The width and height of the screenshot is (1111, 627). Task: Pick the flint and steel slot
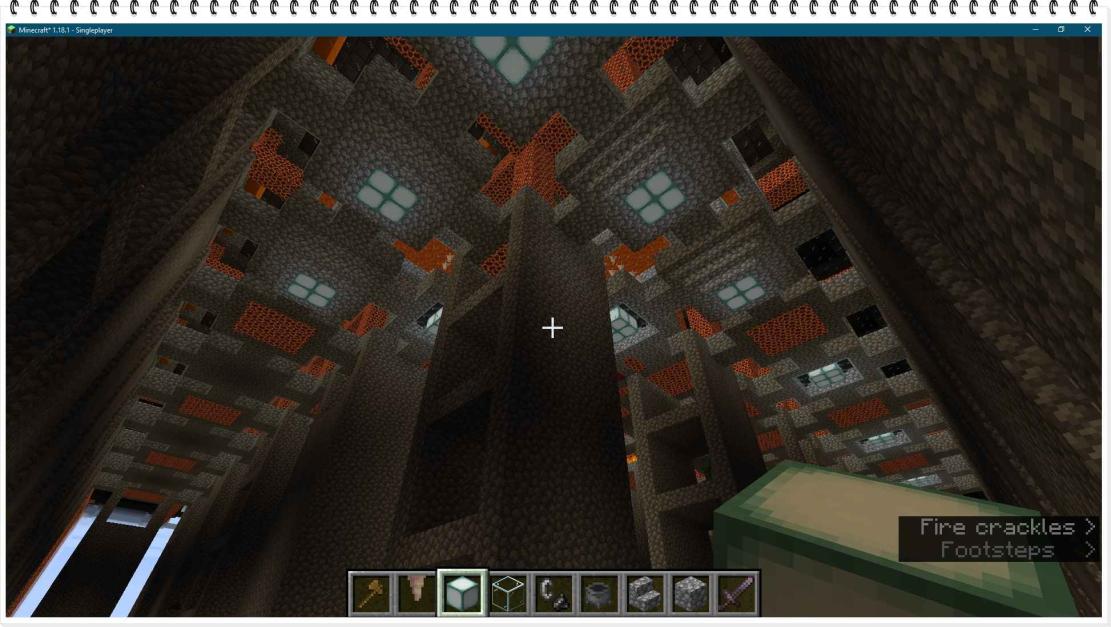553,594
